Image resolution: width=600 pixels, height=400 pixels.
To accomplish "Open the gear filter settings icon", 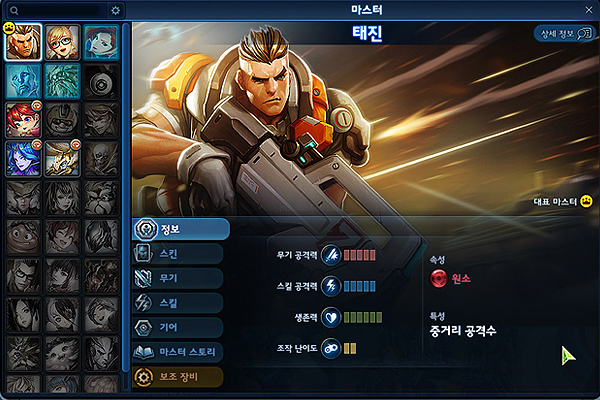I will 116,10.
